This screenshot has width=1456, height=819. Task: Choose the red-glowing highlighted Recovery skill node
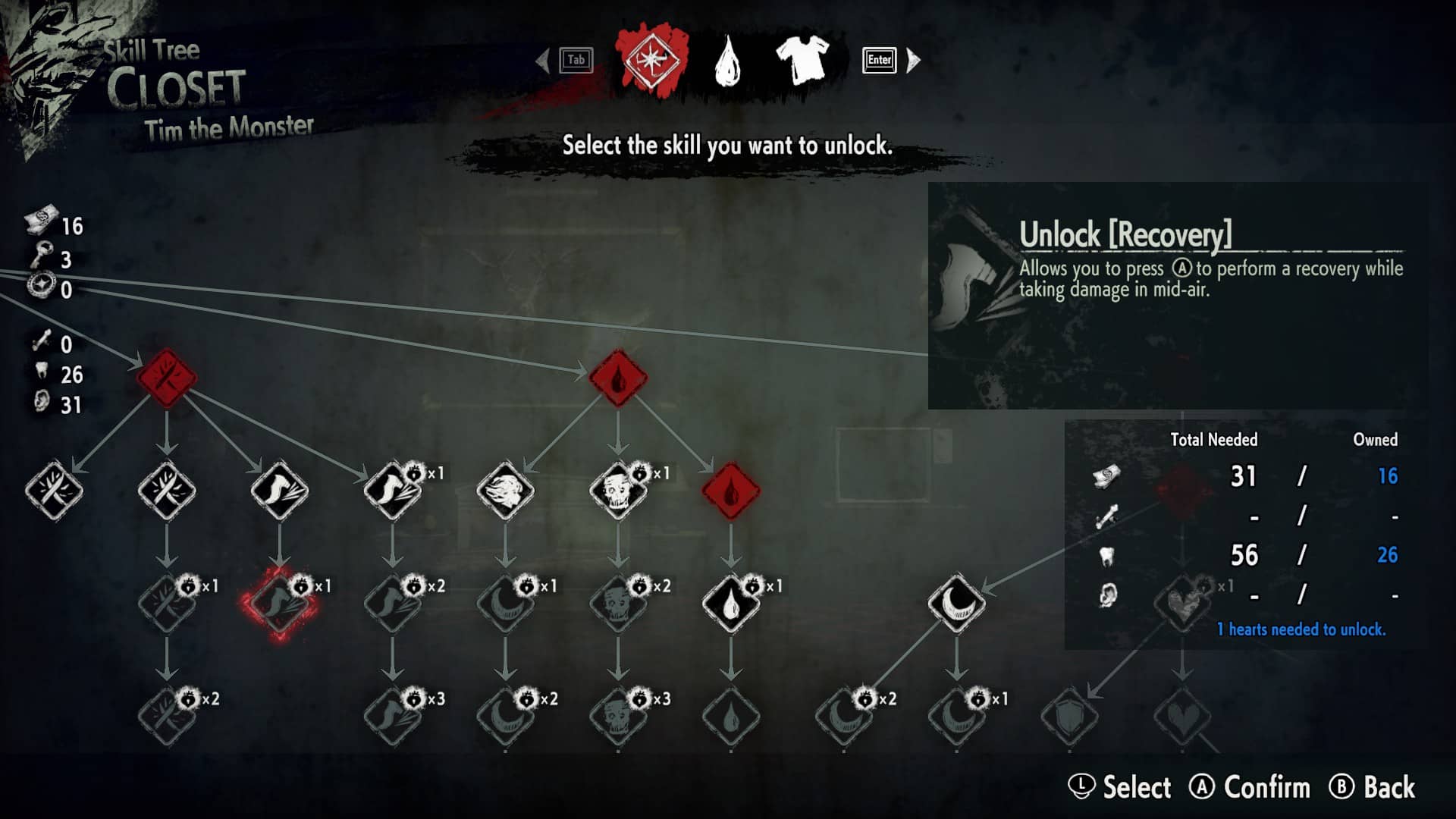pos(279,604)
